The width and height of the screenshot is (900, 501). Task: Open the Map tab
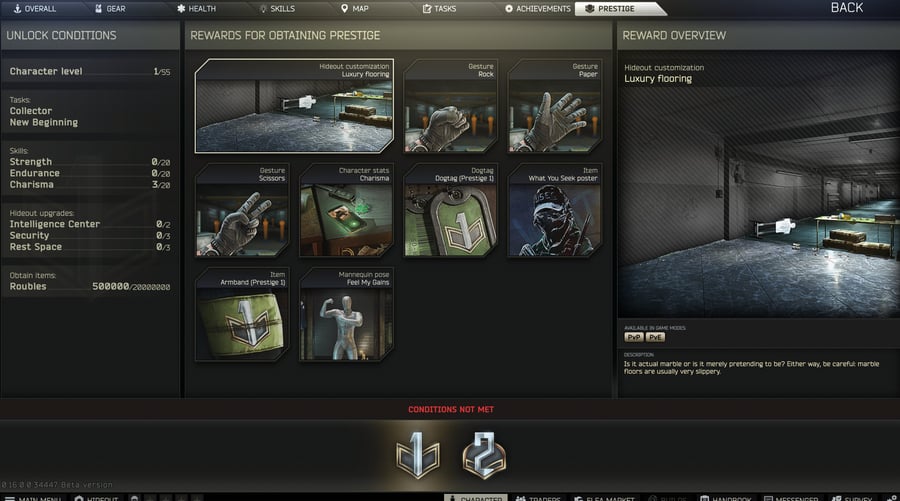pos(354,9)
